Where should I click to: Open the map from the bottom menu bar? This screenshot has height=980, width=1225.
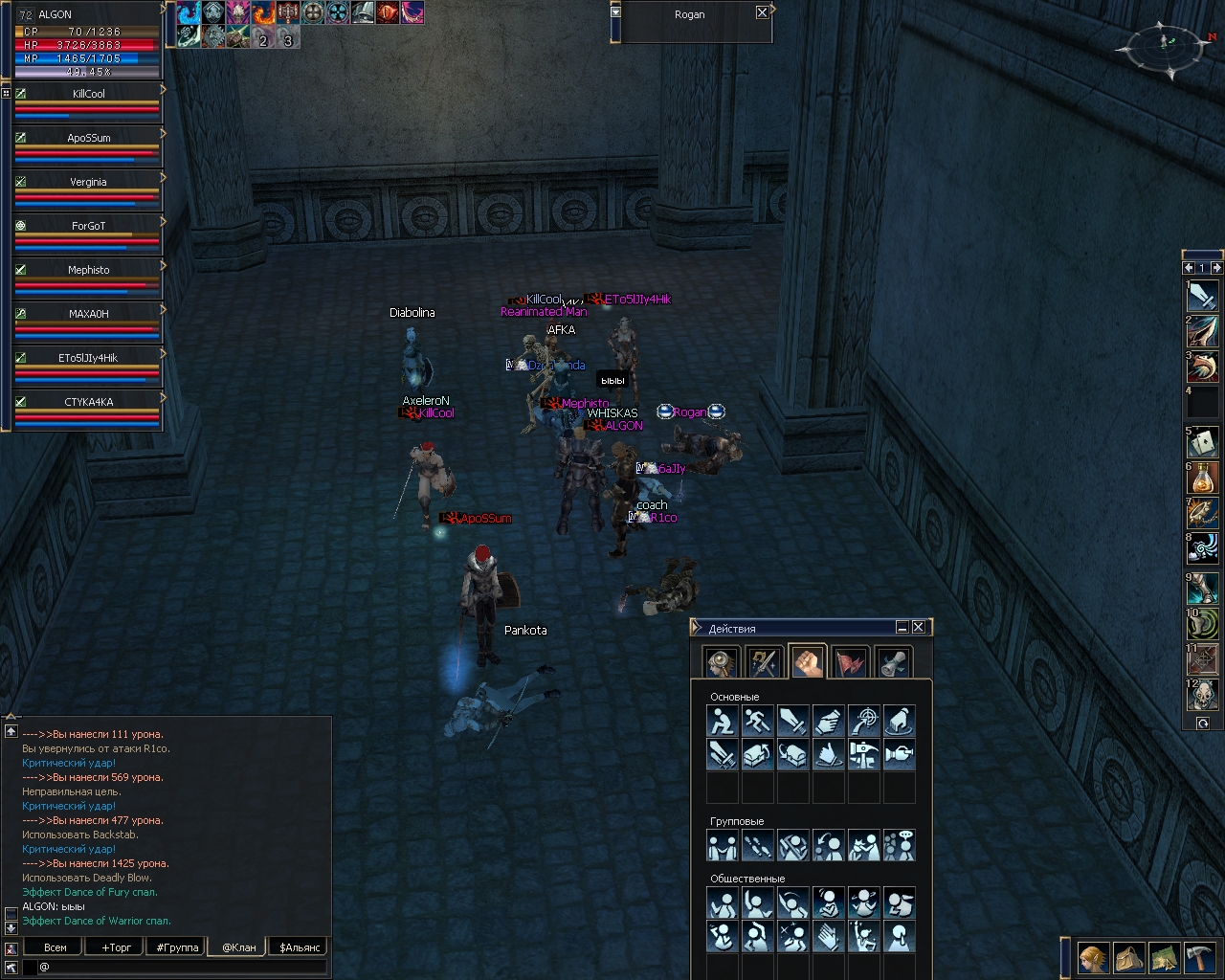coord(1164,958)
